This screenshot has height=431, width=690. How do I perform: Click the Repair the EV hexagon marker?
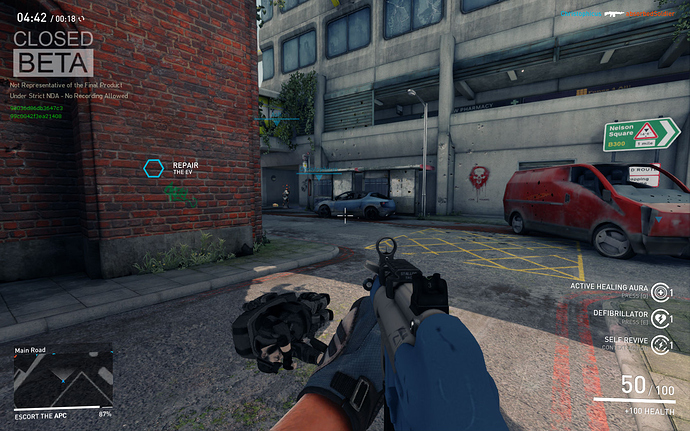[153, 168]
